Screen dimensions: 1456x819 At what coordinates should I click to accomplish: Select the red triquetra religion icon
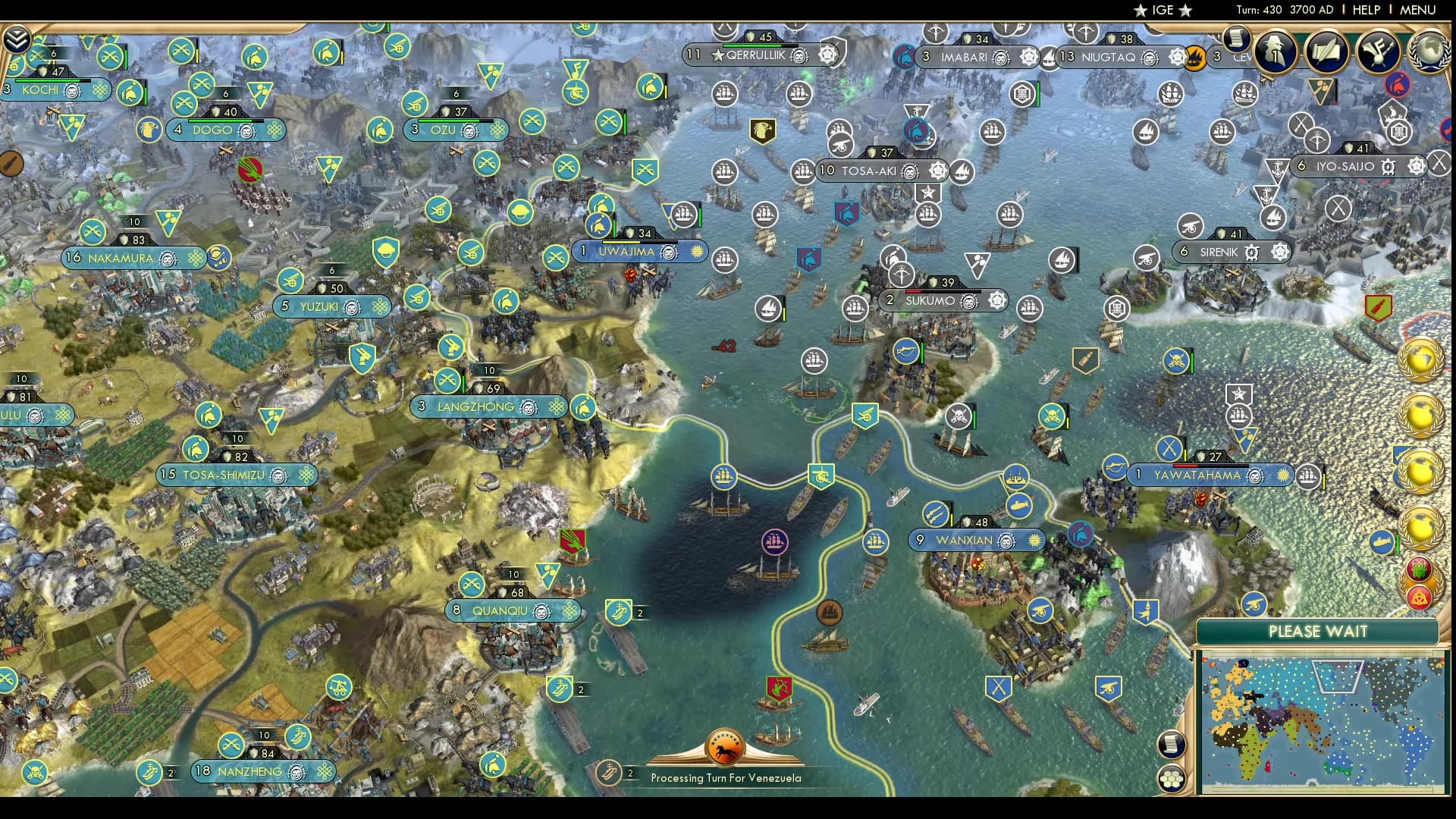(1420, 598)
